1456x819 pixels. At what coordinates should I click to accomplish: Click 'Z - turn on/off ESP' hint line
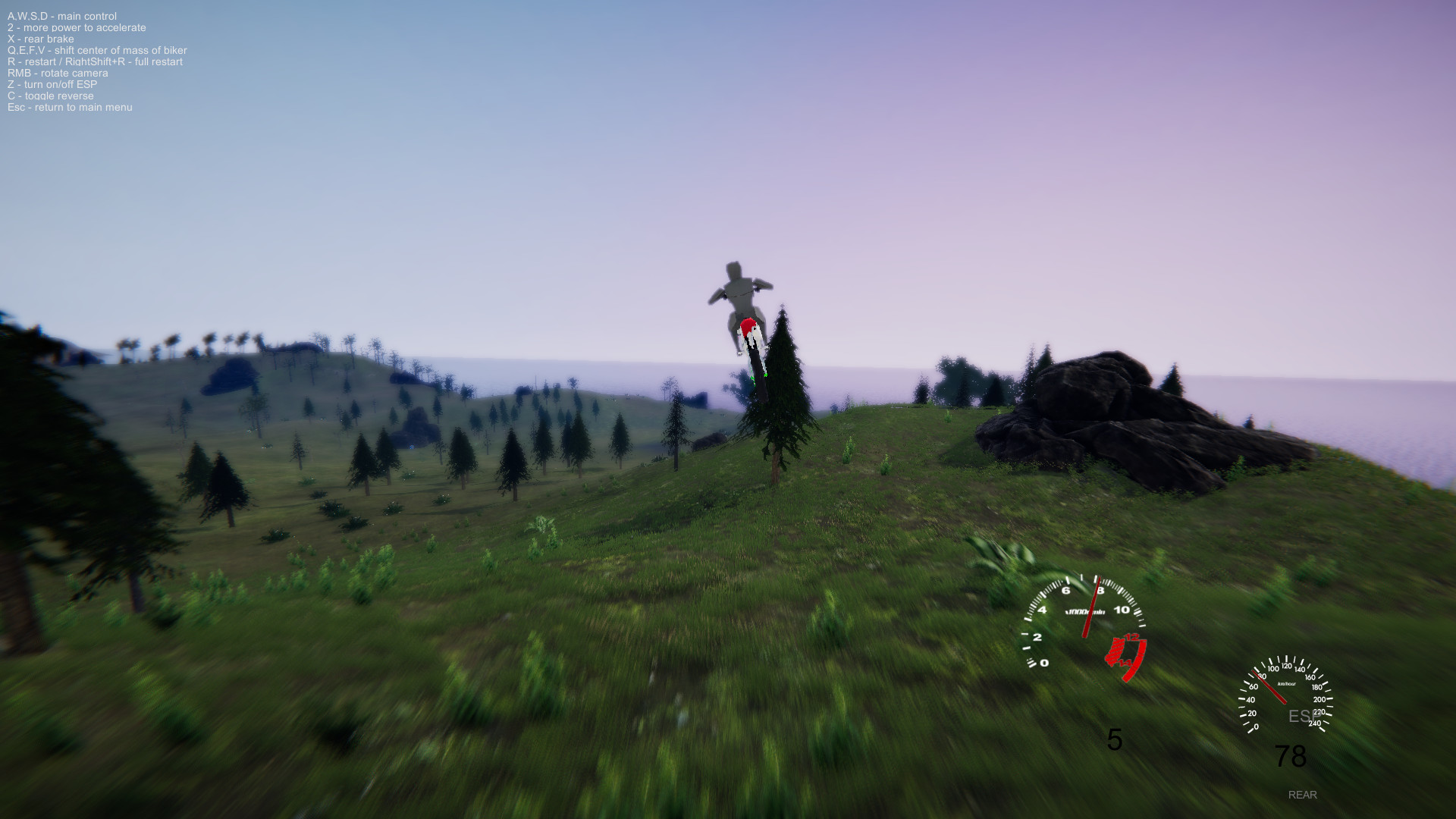click(x=52, y=84)
